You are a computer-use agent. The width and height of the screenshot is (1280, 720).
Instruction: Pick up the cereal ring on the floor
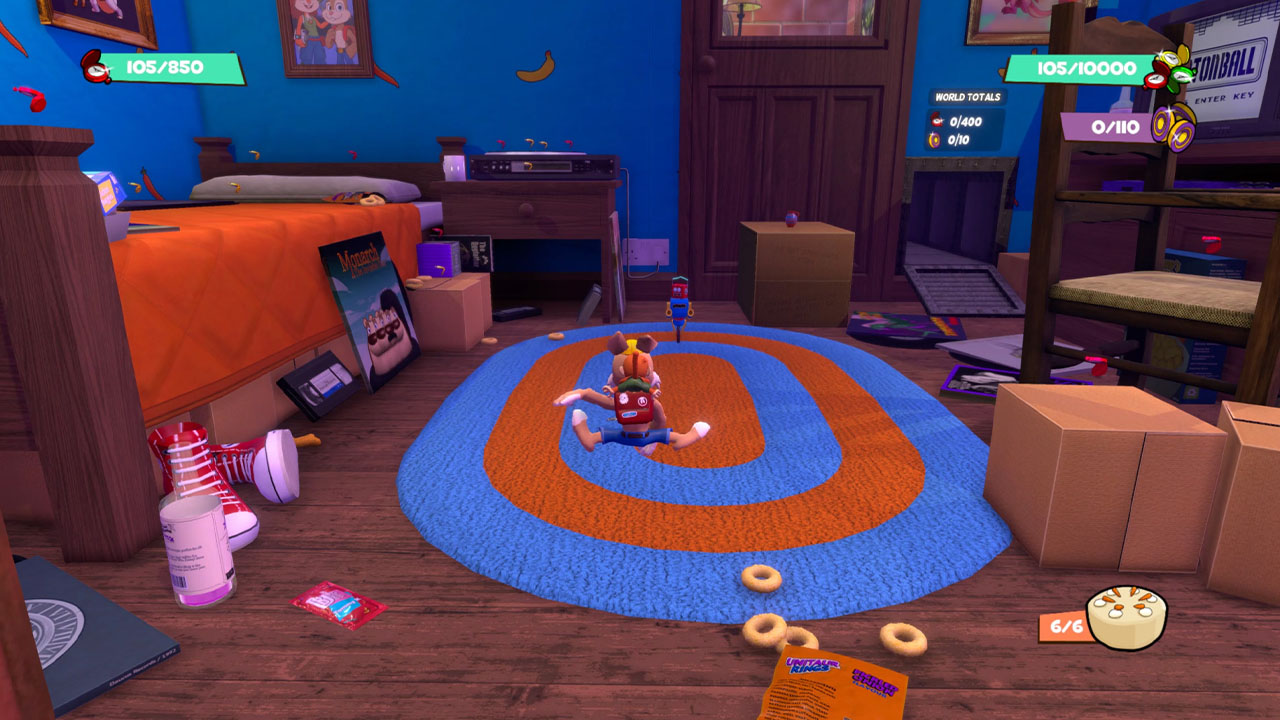[x=762, y=577]
